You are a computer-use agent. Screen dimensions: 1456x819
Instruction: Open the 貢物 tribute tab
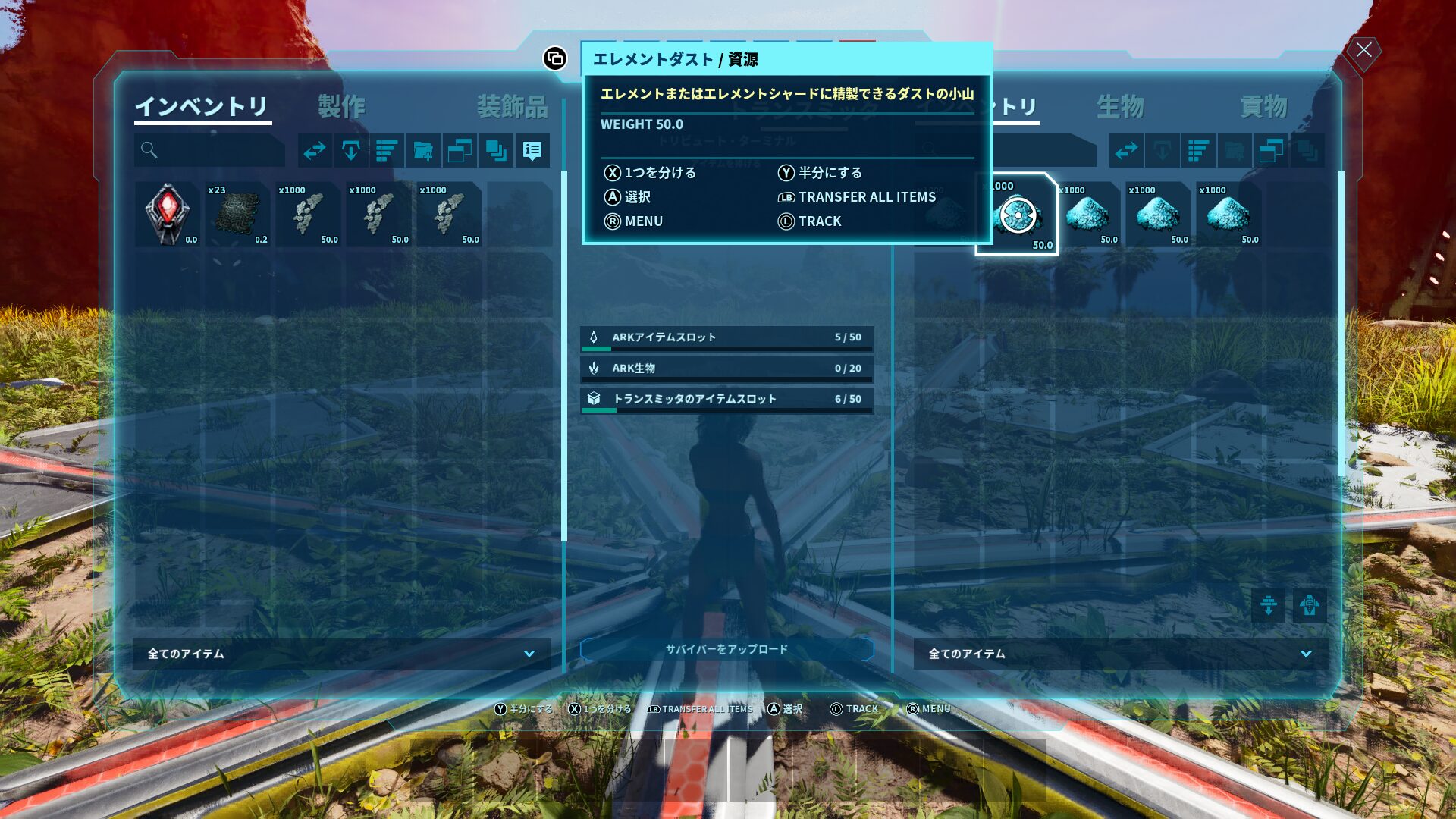pyautogui.click(x=1263, y=106)
